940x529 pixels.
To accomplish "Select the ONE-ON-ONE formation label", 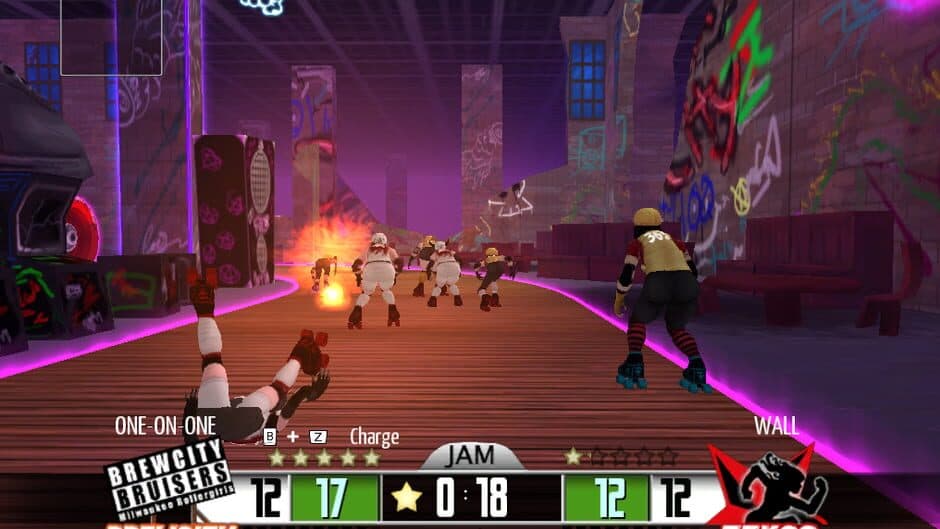I will click(165, 425).
